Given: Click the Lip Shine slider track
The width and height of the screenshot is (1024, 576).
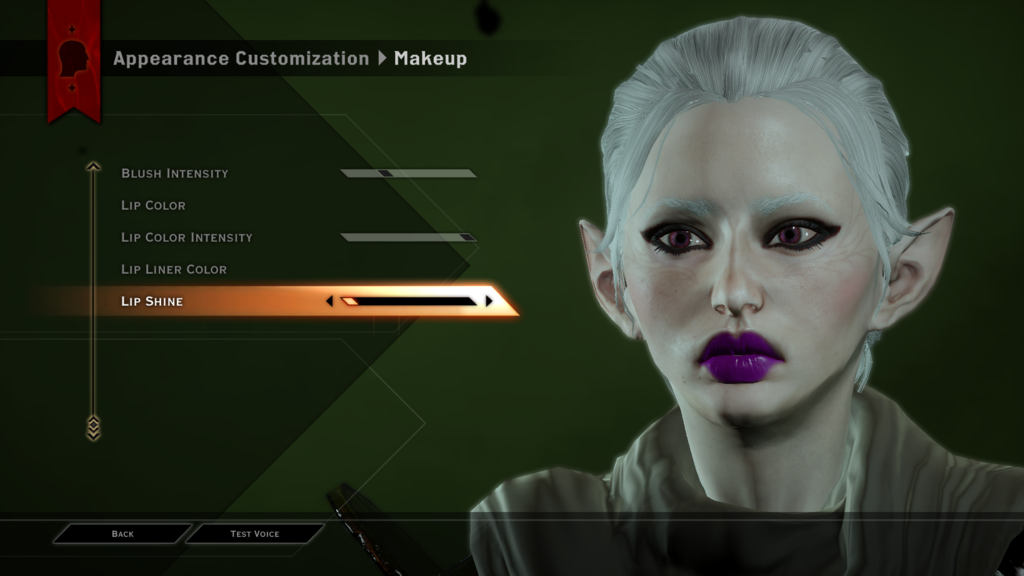Looking at the screenshot, I should (408, 301).
